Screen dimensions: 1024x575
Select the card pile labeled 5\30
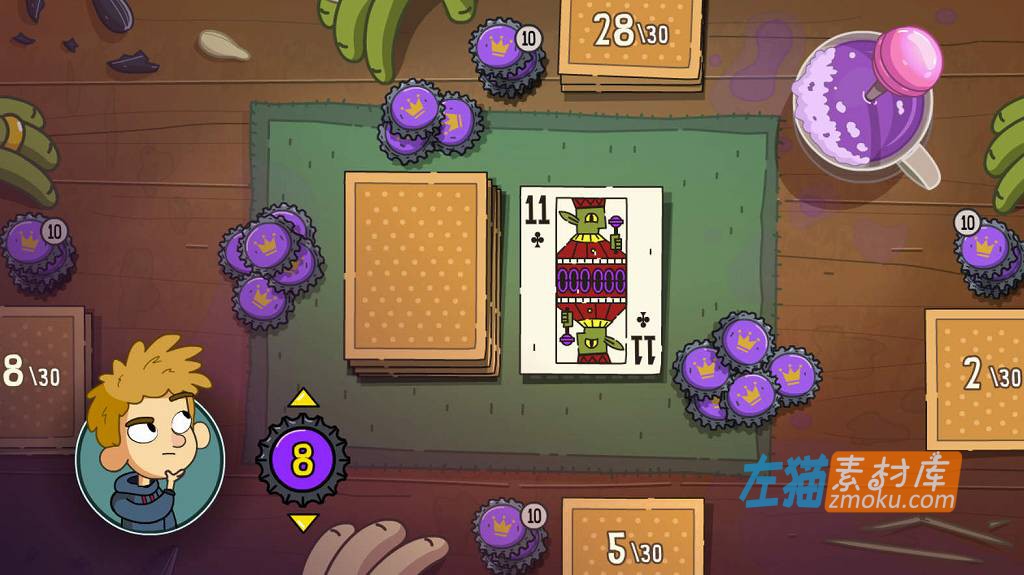tap(633, 537)
